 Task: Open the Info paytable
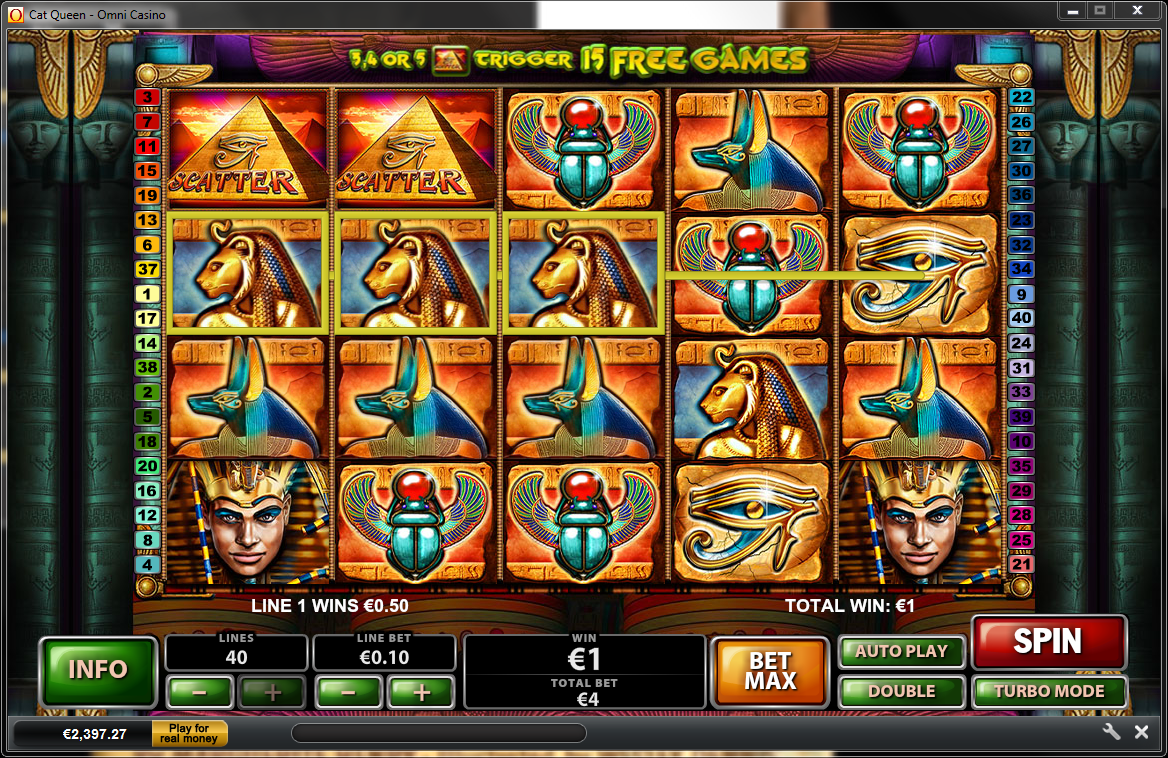click(98, 669)
